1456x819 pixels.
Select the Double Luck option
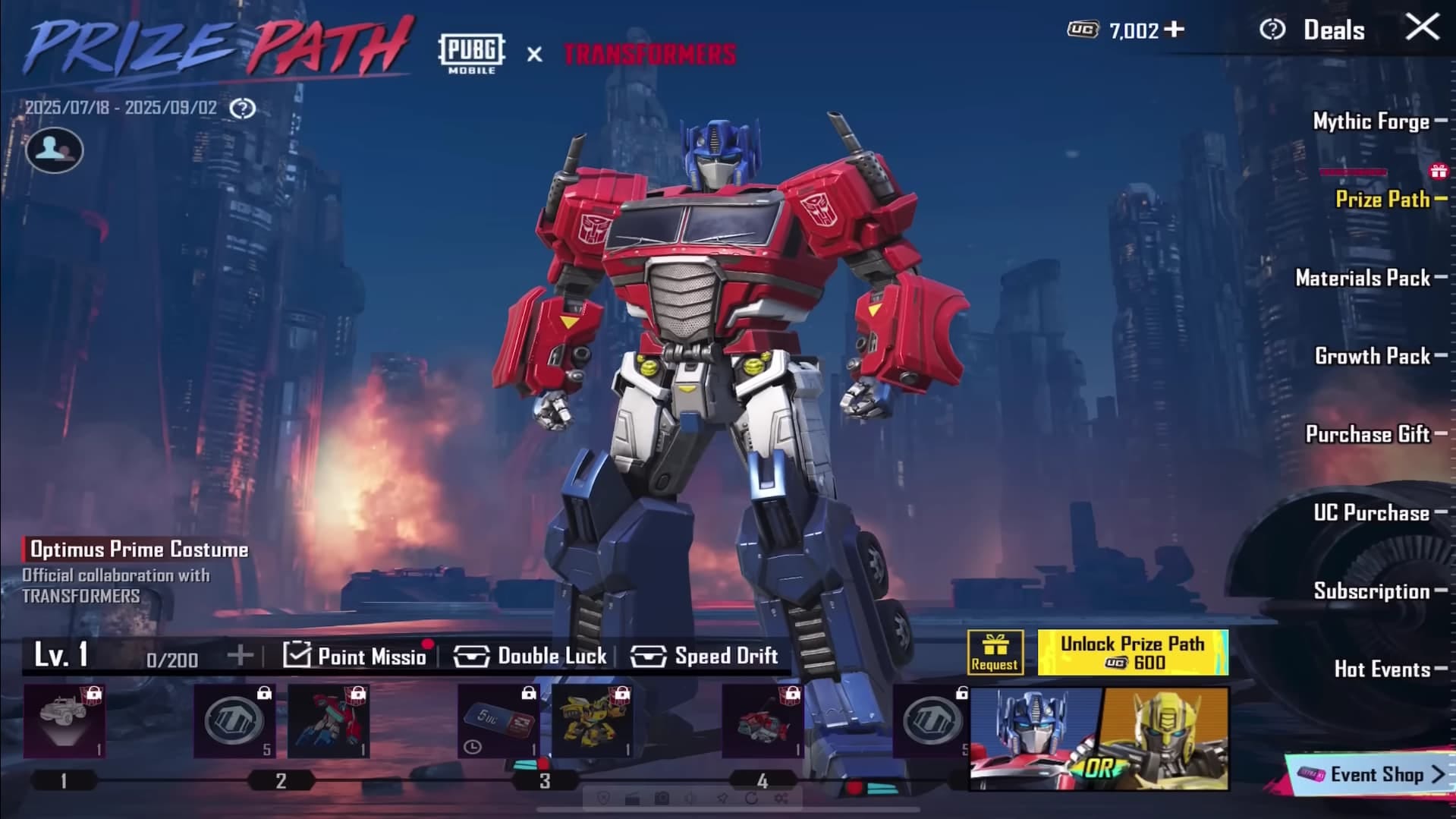[530, 656]
